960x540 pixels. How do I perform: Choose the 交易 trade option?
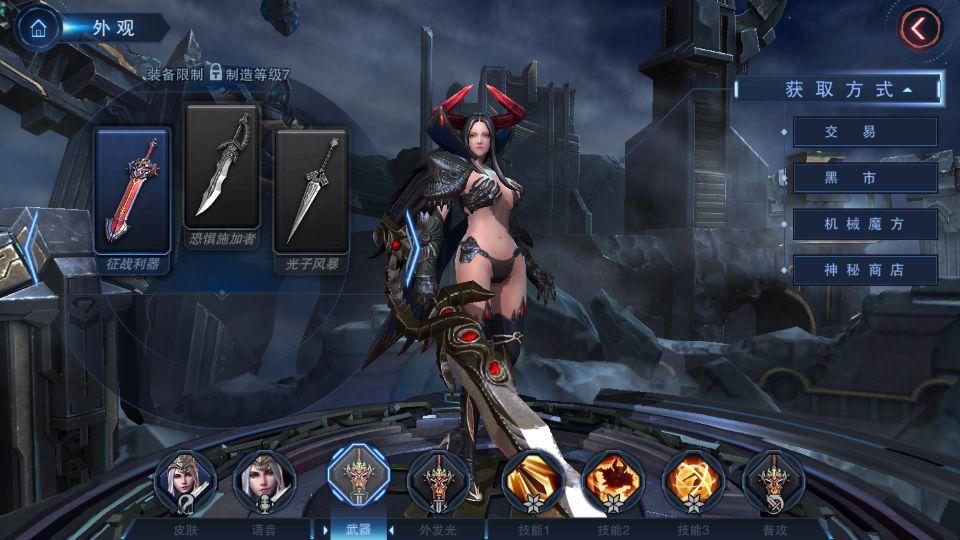click(864, 132)
